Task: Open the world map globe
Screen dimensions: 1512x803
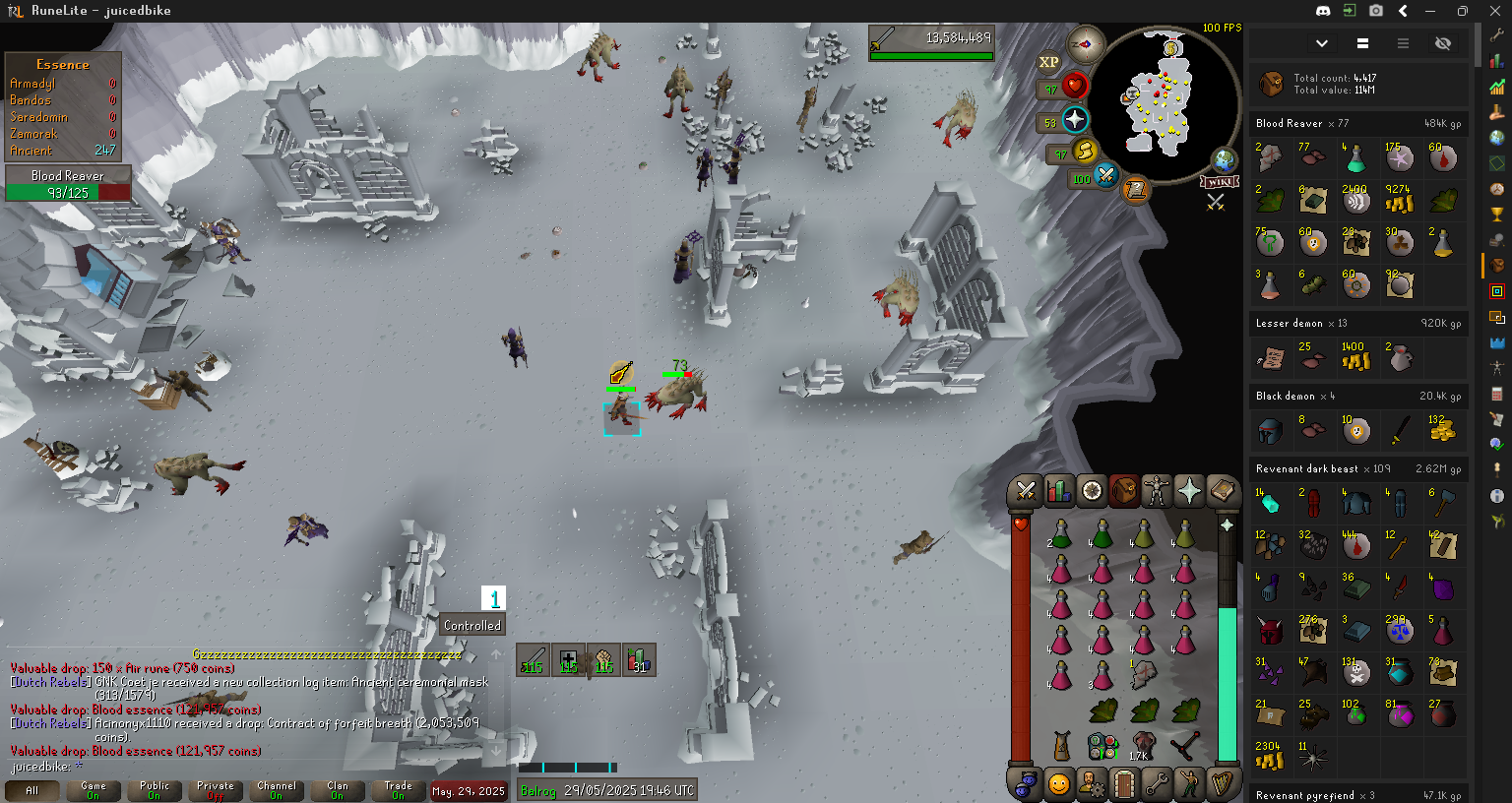Action: click(x=1224, y=160)
